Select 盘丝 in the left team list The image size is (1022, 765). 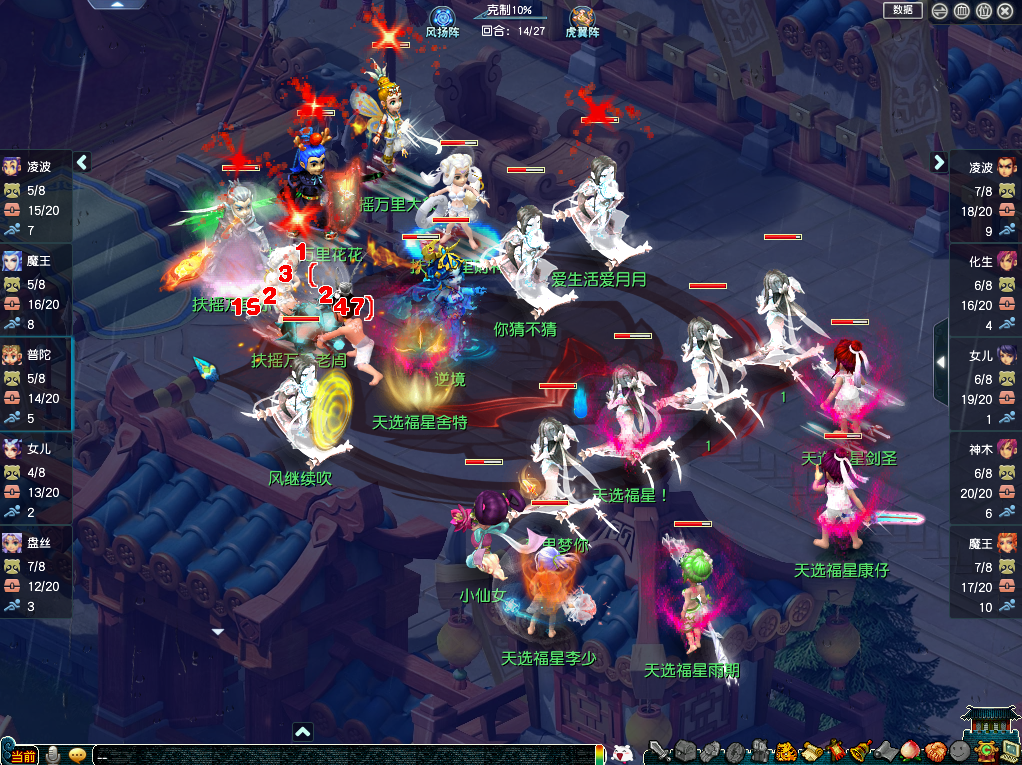[x=36, y=541]
